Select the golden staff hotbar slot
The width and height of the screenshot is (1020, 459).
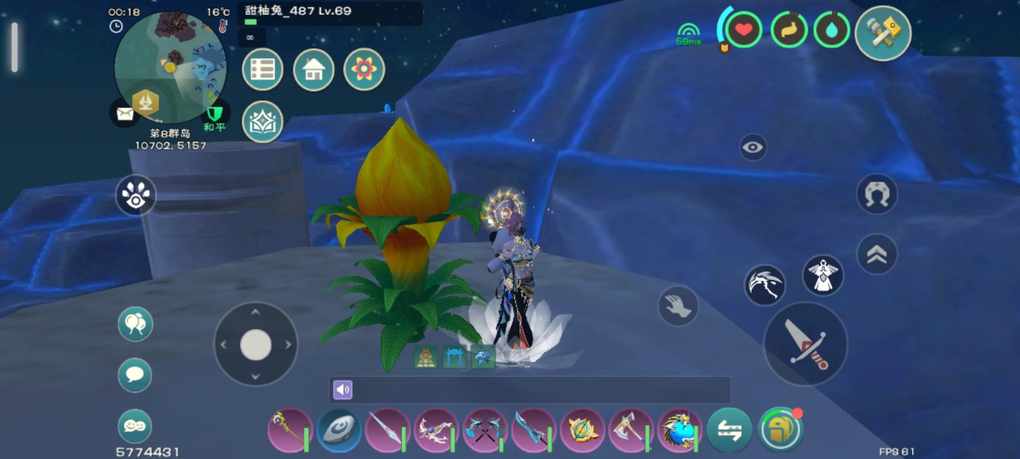coord(290,430)
